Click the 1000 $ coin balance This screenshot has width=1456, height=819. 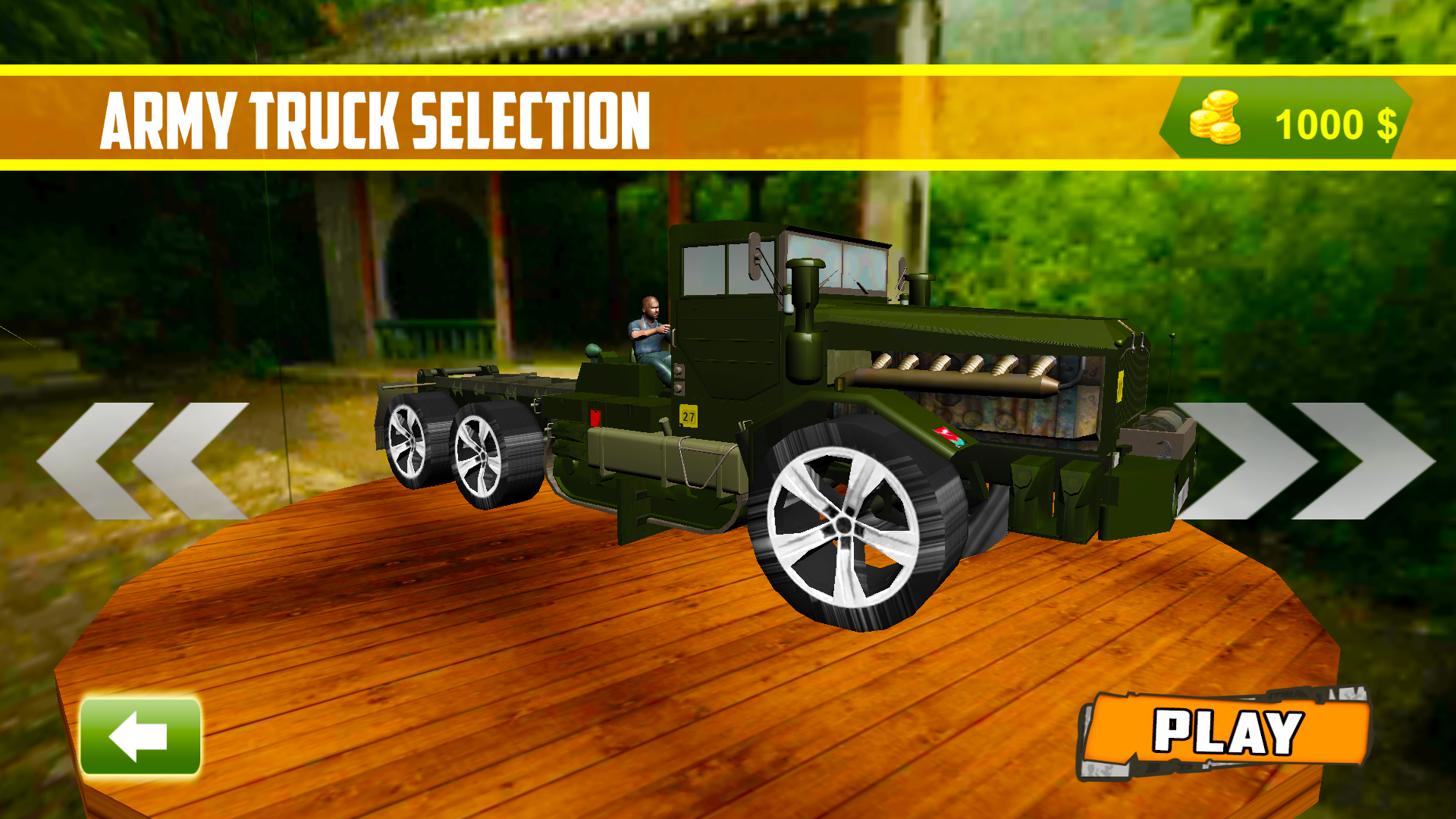(x=1336, y=124)
